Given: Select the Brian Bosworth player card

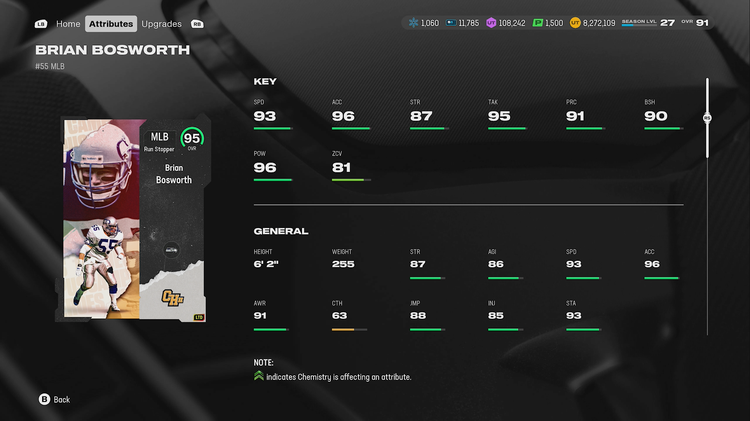Looking at the screenshot, I should click(134, 219).
